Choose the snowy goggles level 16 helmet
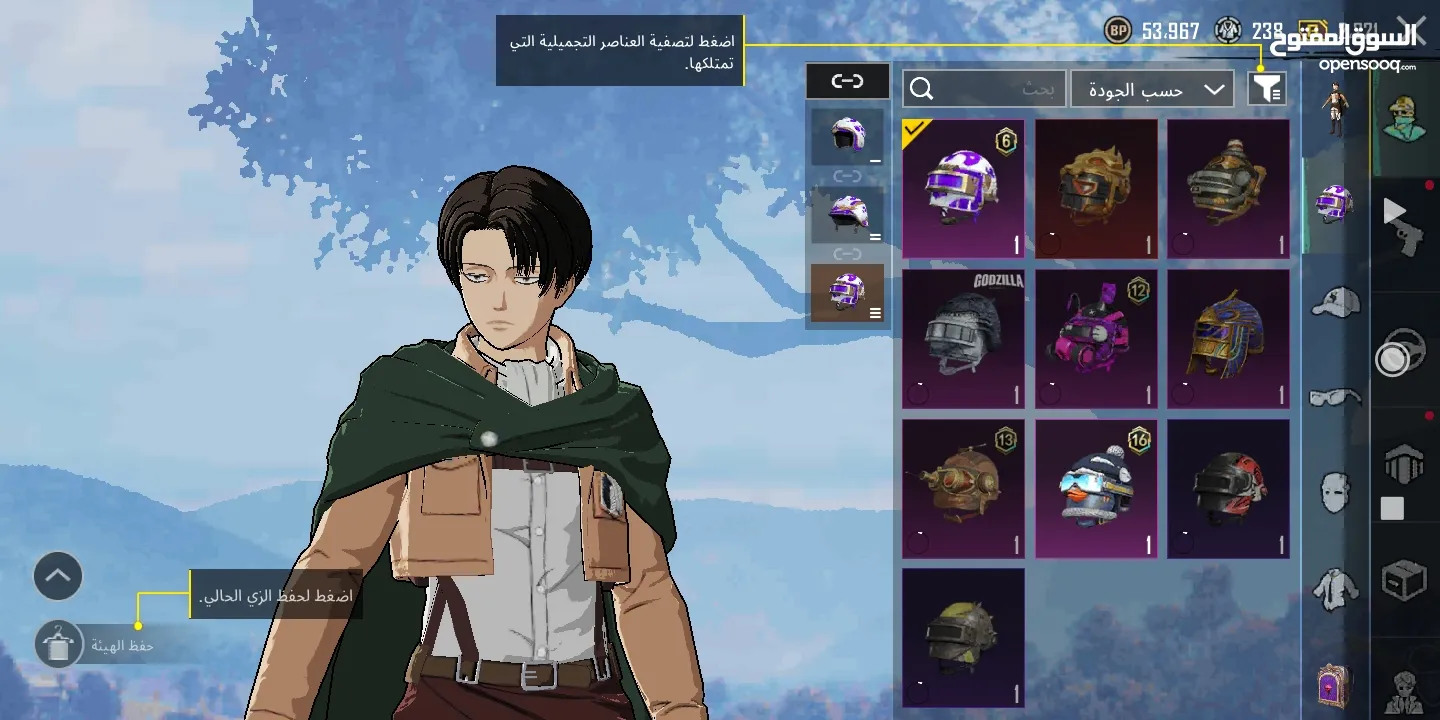This screenshot has height=720, width=1440. click(x=1096, y=489)
